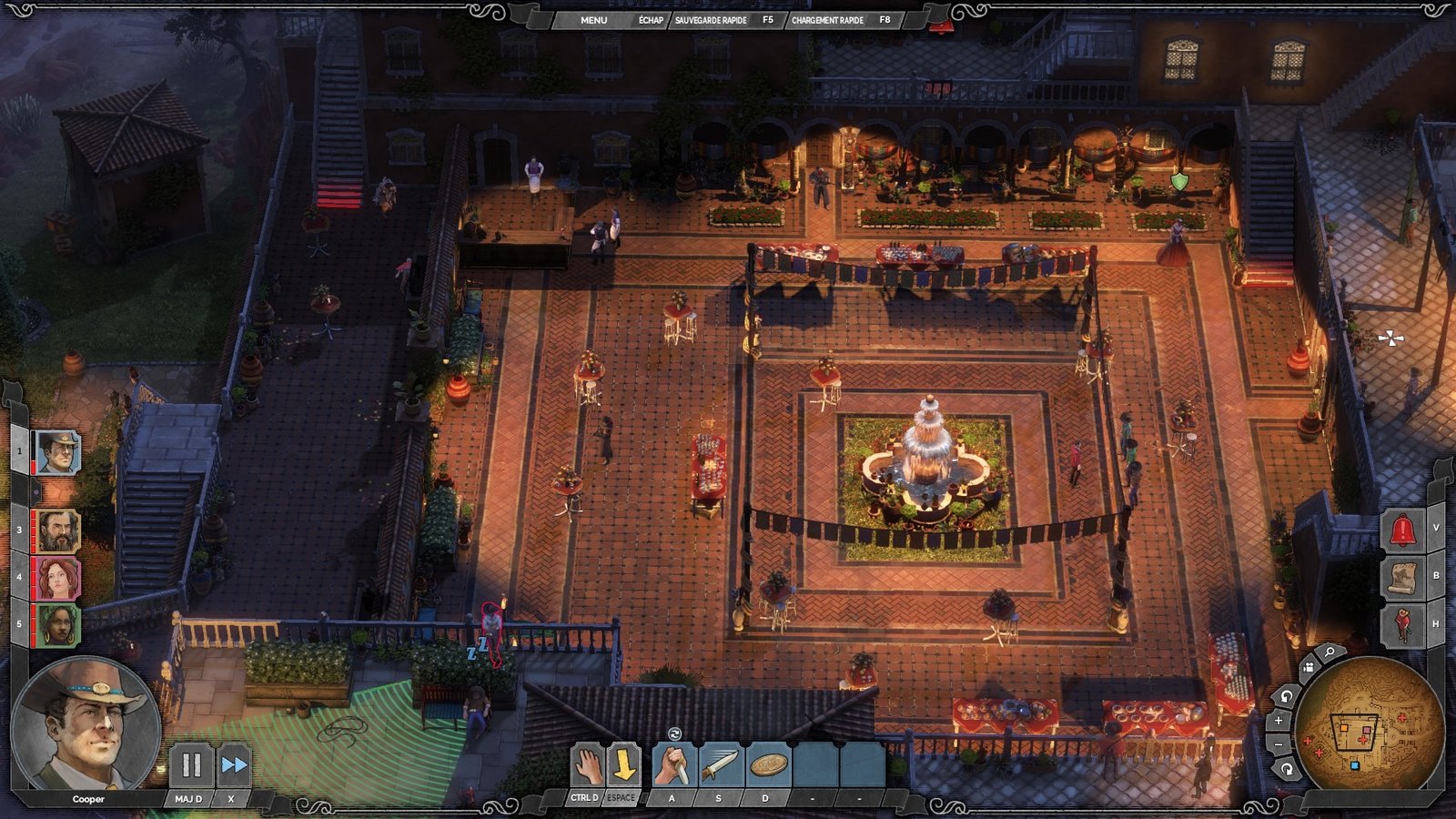Open the parchment scroll mission log
The height and width of the screenshot is (819, 1456).
click(x=1402, y=577)
